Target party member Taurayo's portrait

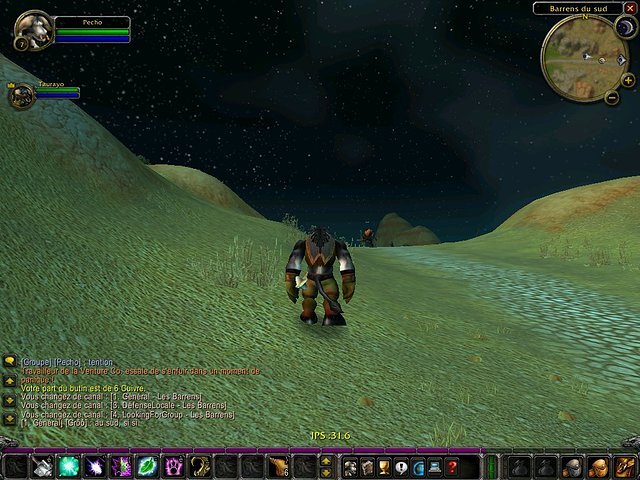[x=22, y=97]
